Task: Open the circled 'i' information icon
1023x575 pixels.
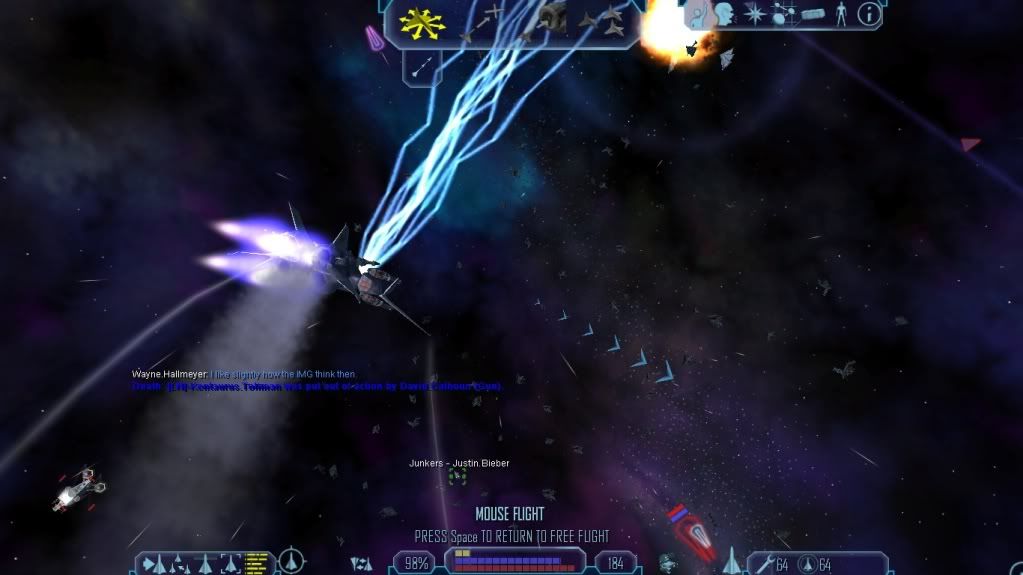Action: (869, 14)
